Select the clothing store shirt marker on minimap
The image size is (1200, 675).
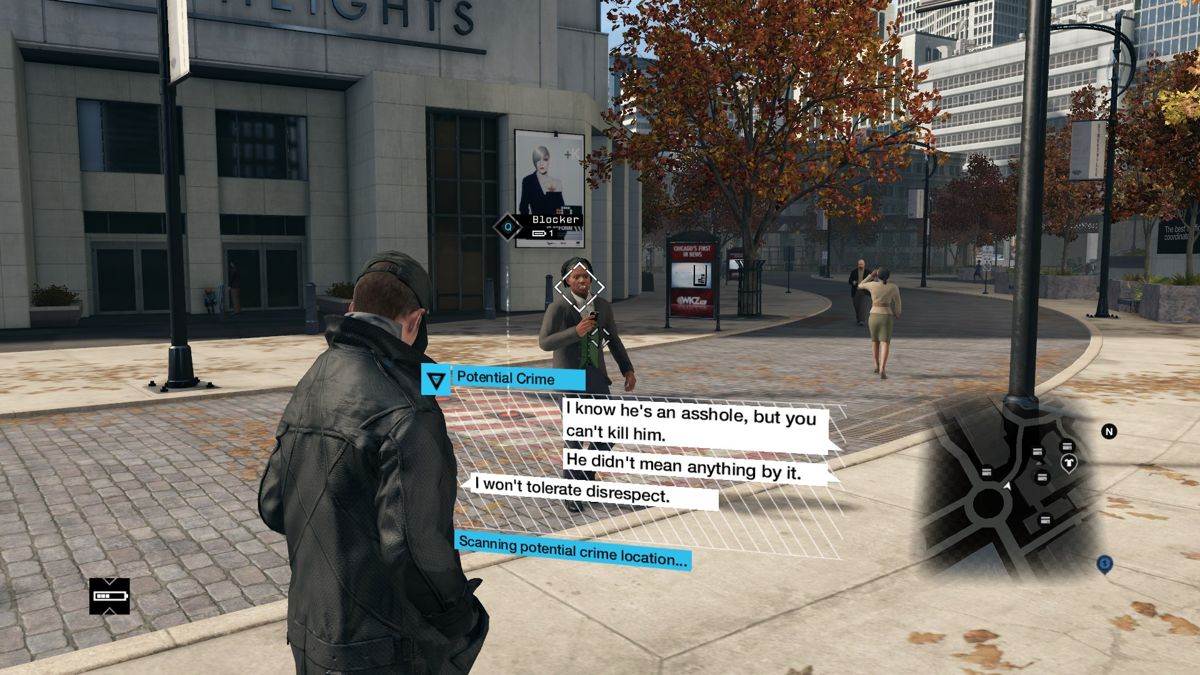pos(1068,463)
